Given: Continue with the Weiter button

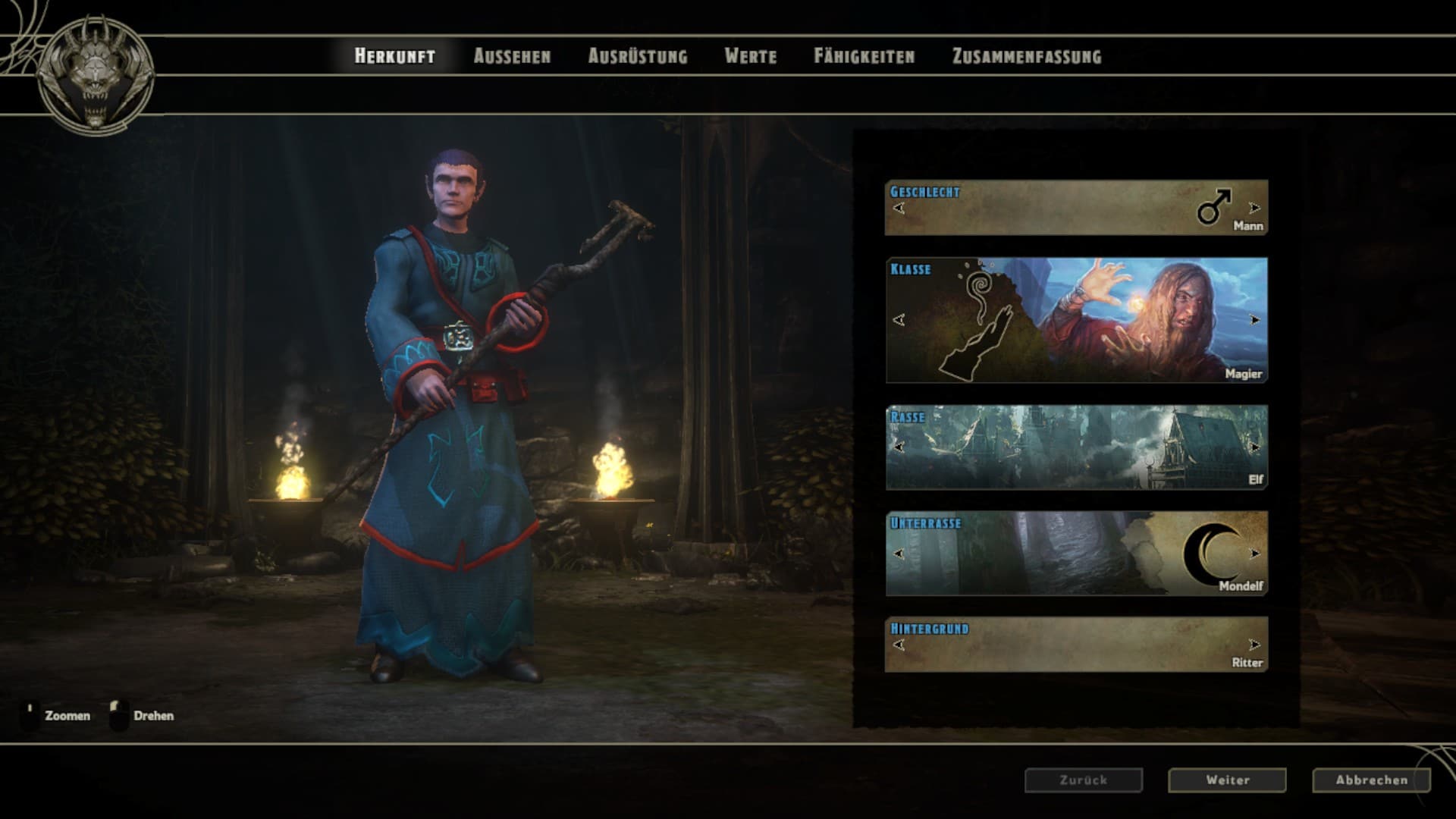Looking at the screenshot, I should 1227,780.
